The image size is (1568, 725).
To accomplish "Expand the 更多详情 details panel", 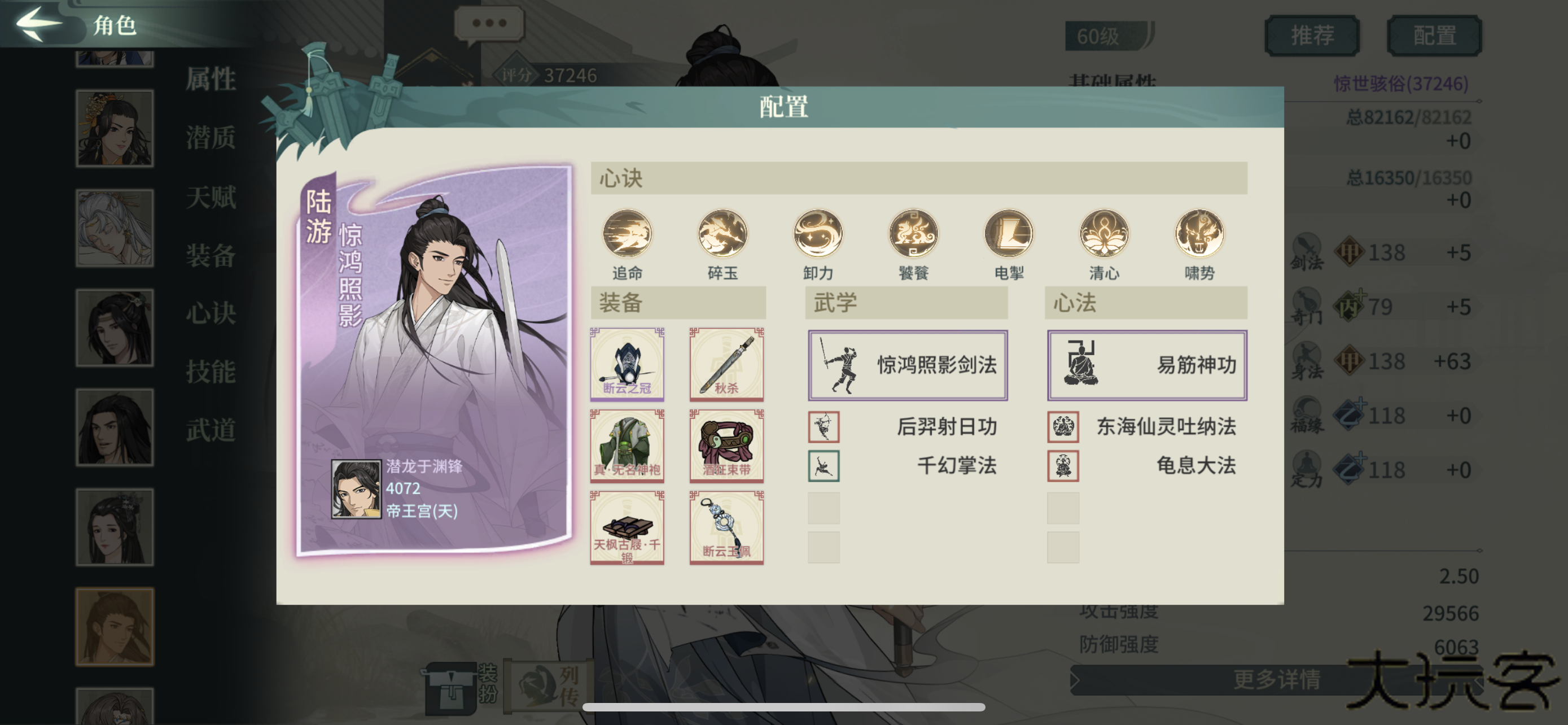I will (x=1278, y=680).
